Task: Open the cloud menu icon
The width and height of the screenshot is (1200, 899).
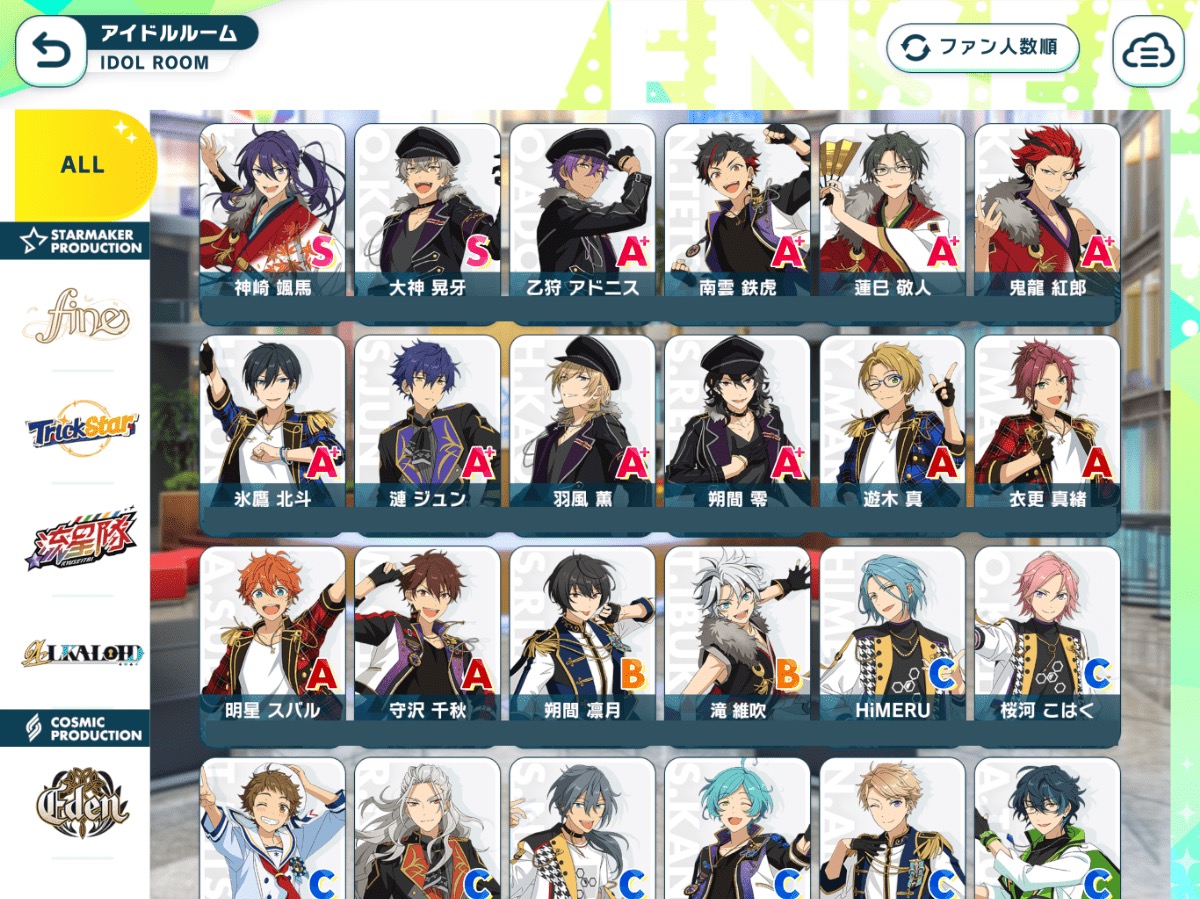Action: coord(1147,52)
